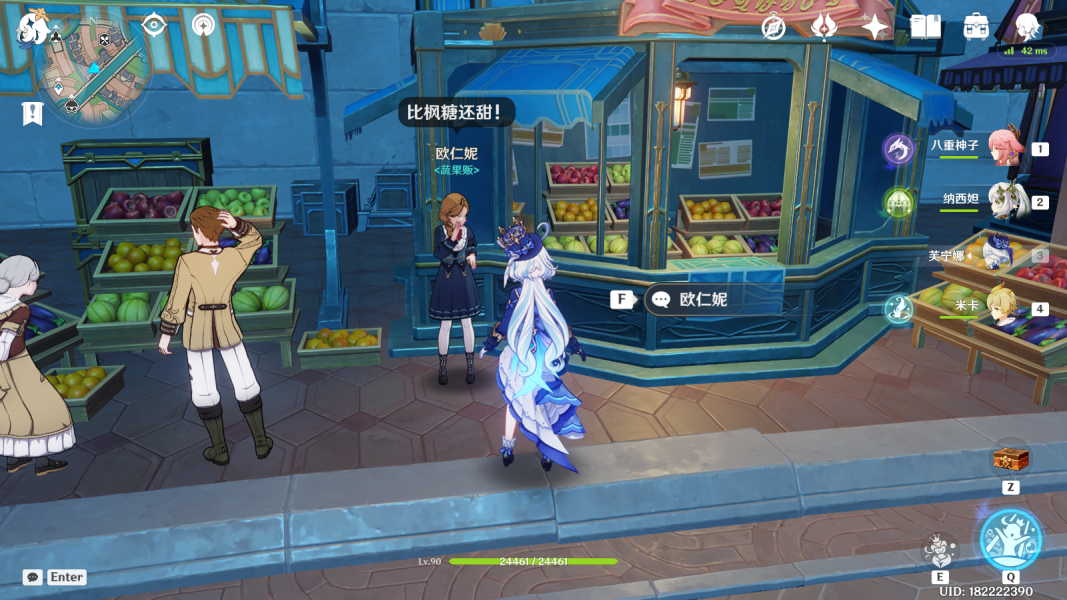
Task: Activate the elemental skill icon
Action: point(940,549)
